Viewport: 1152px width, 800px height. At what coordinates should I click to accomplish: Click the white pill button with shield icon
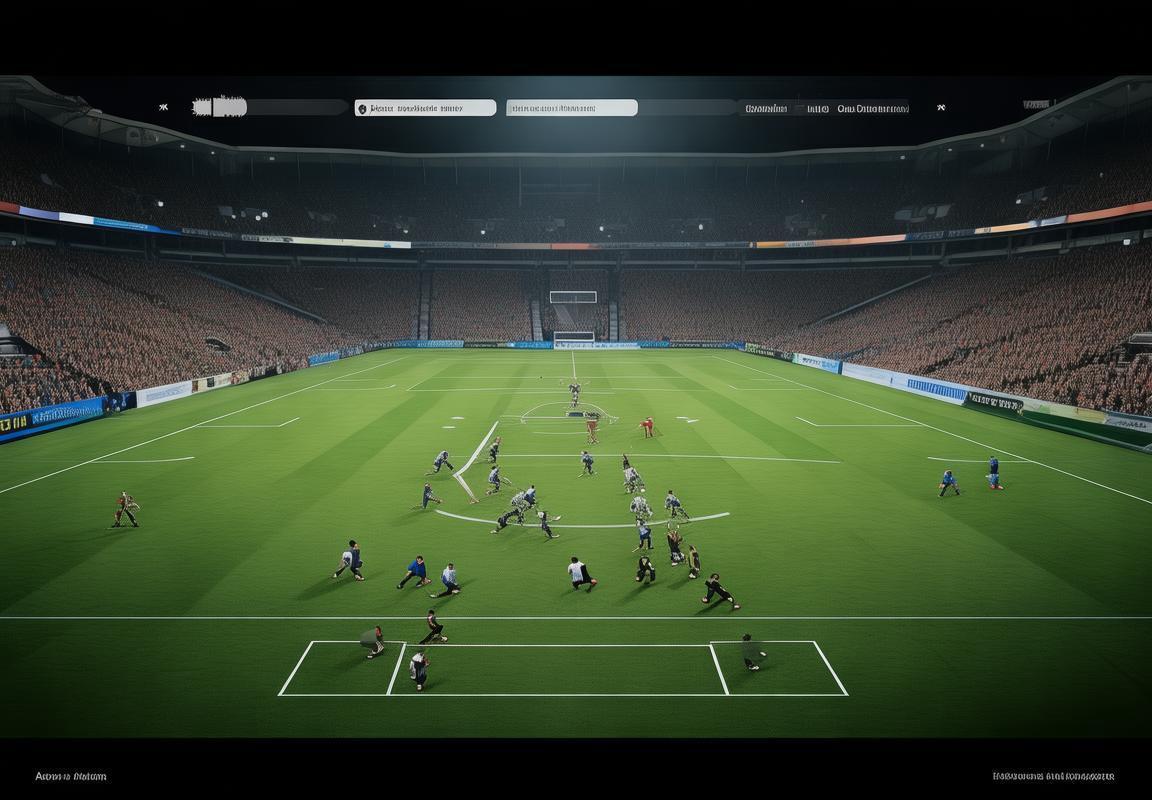click(x=425, y=108)
